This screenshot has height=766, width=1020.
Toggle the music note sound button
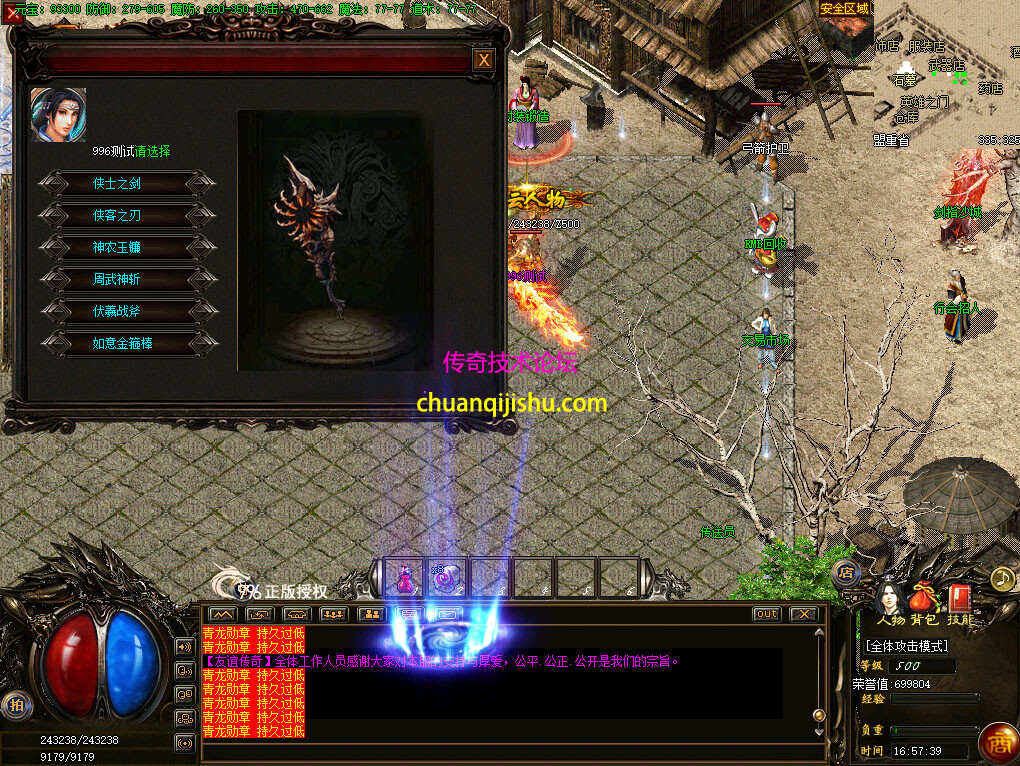1001,578
